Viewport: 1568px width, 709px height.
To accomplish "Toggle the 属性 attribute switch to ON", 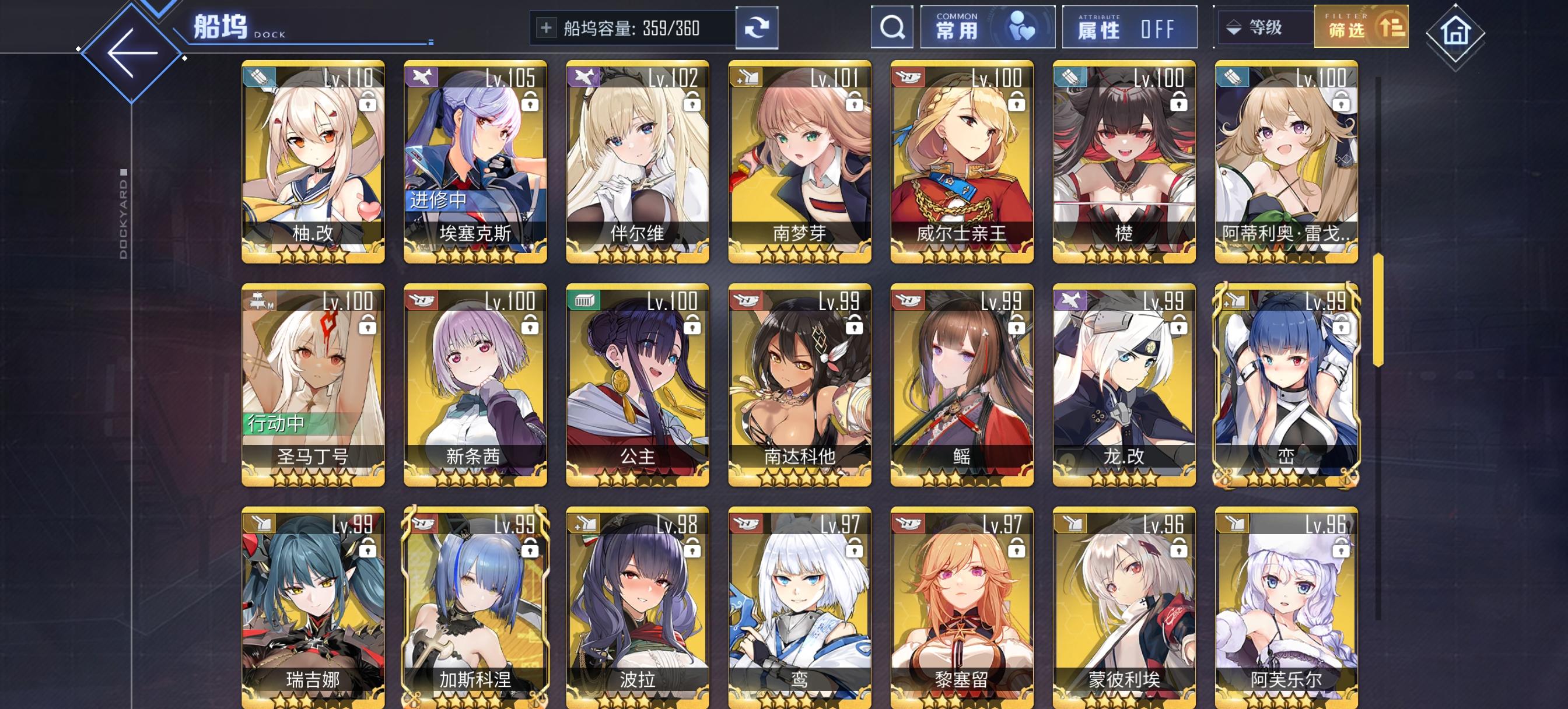I will pyautogui.click(x=1131, y=27).
